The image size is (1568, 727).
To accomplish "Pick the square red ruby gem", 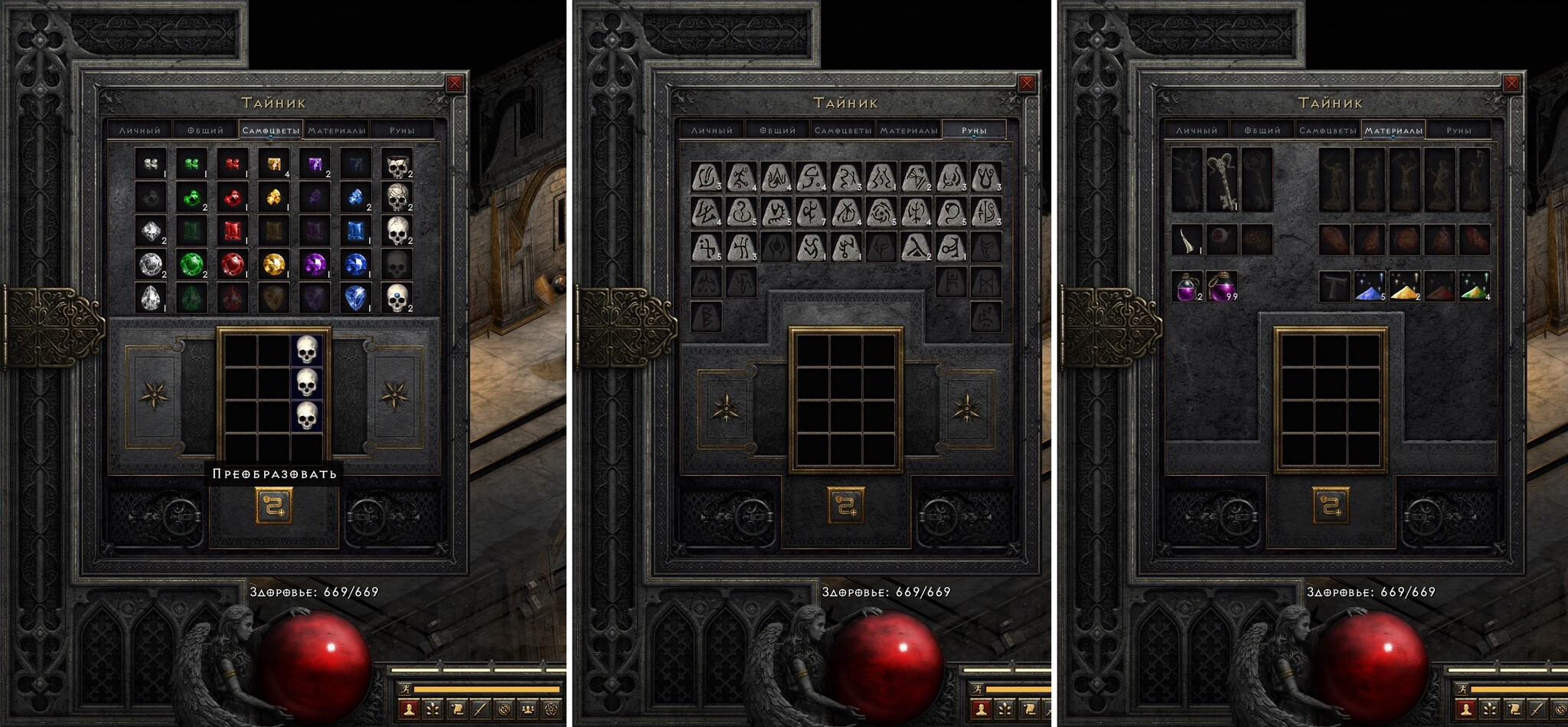I will [x=233, y=230].
